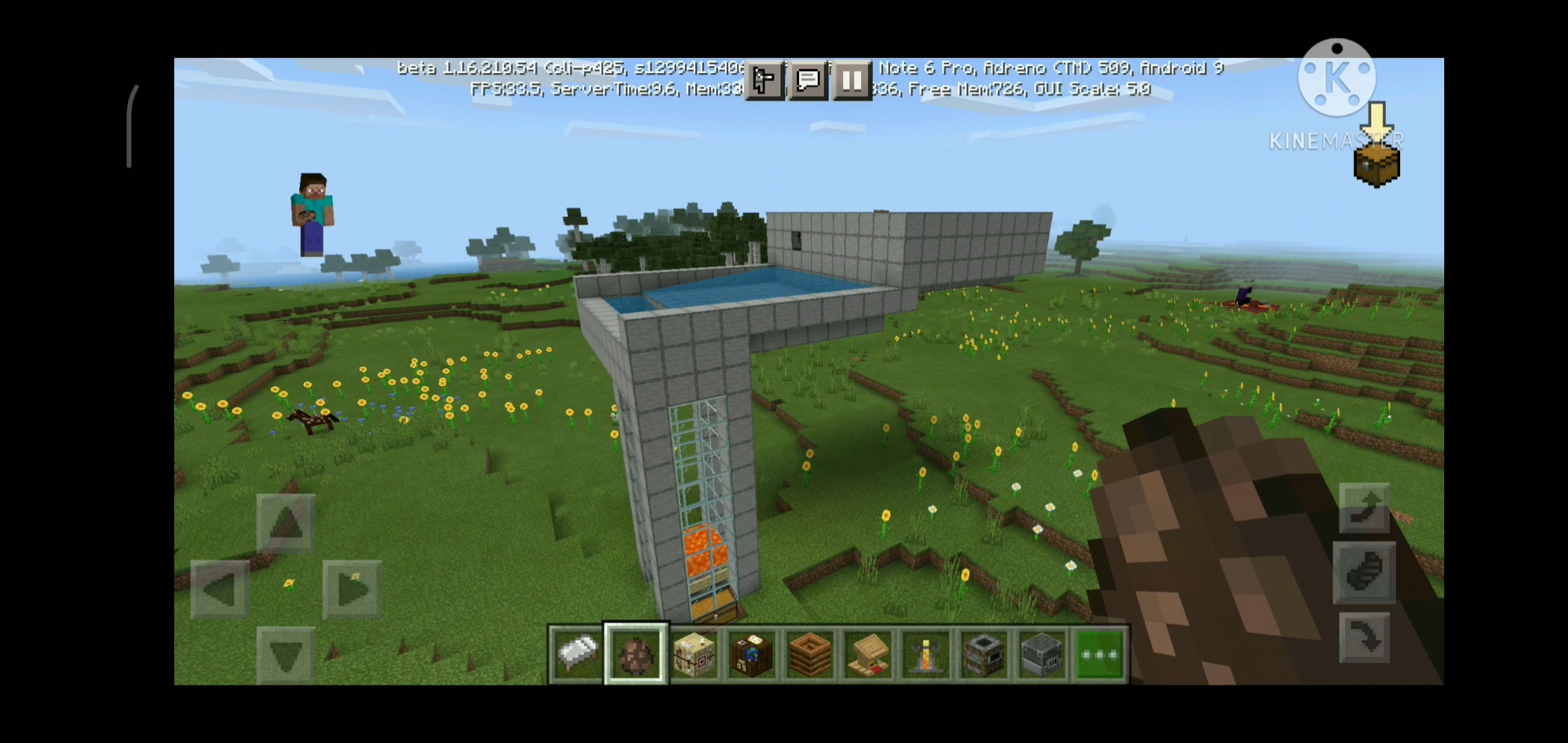Select the blast furnace hotbar slot
The width and height of the screenshot is (1568, 743).
1041,654
